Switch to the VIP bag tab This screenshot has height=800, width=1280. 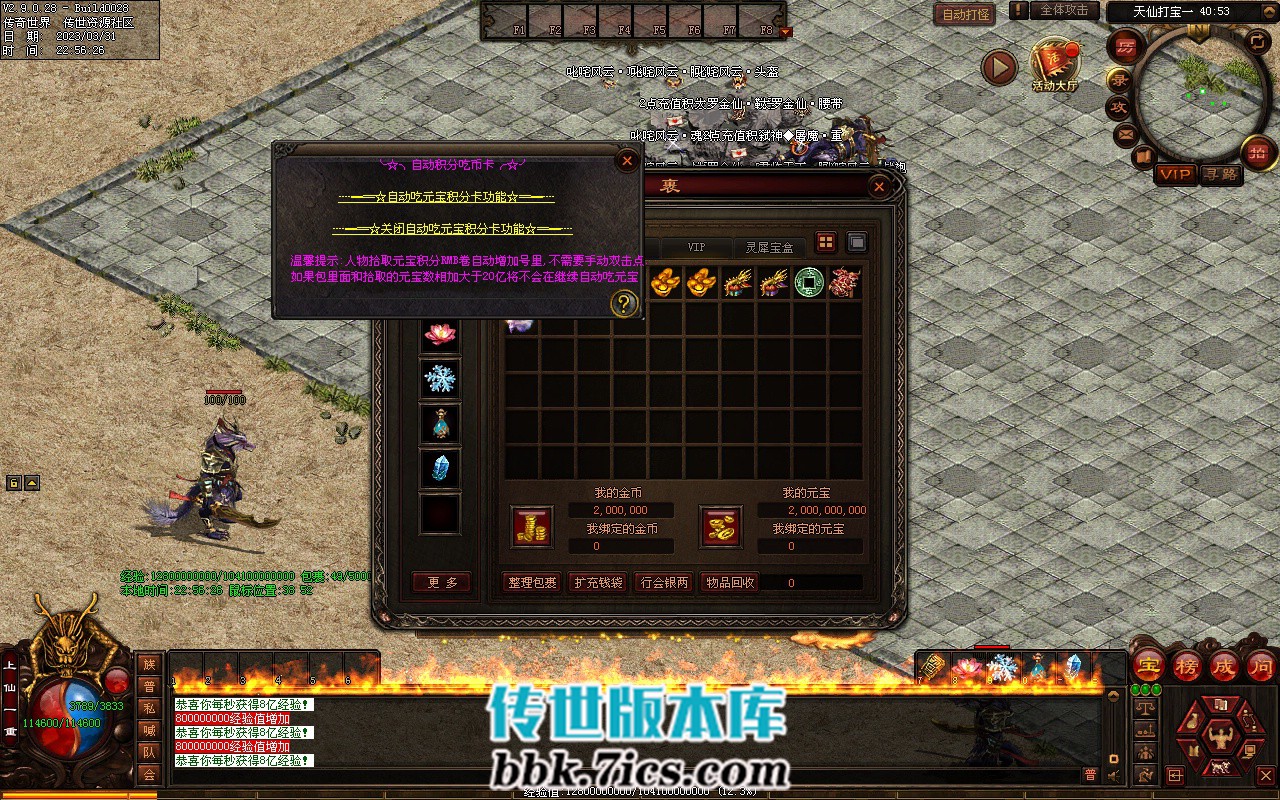coord(696,247)
